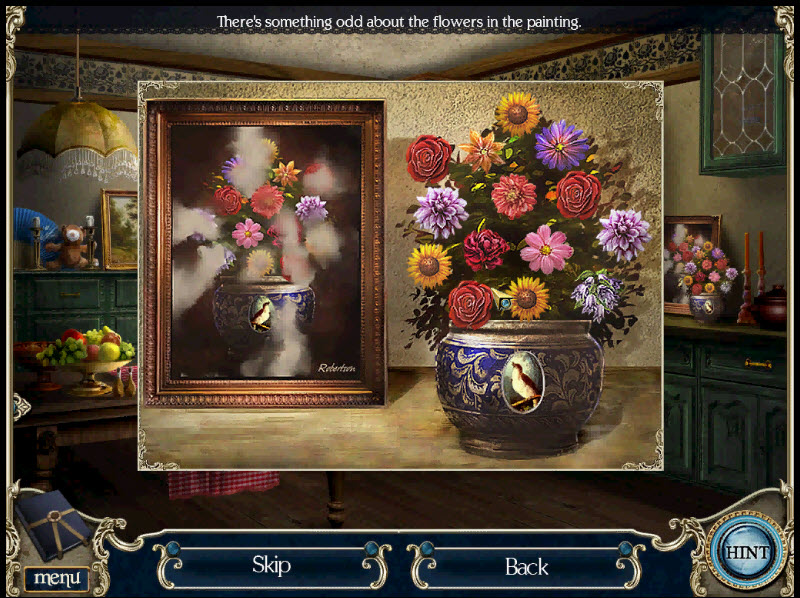Skip the flower painting puzzle
The image size is (800, 598).
pos(271,565)
